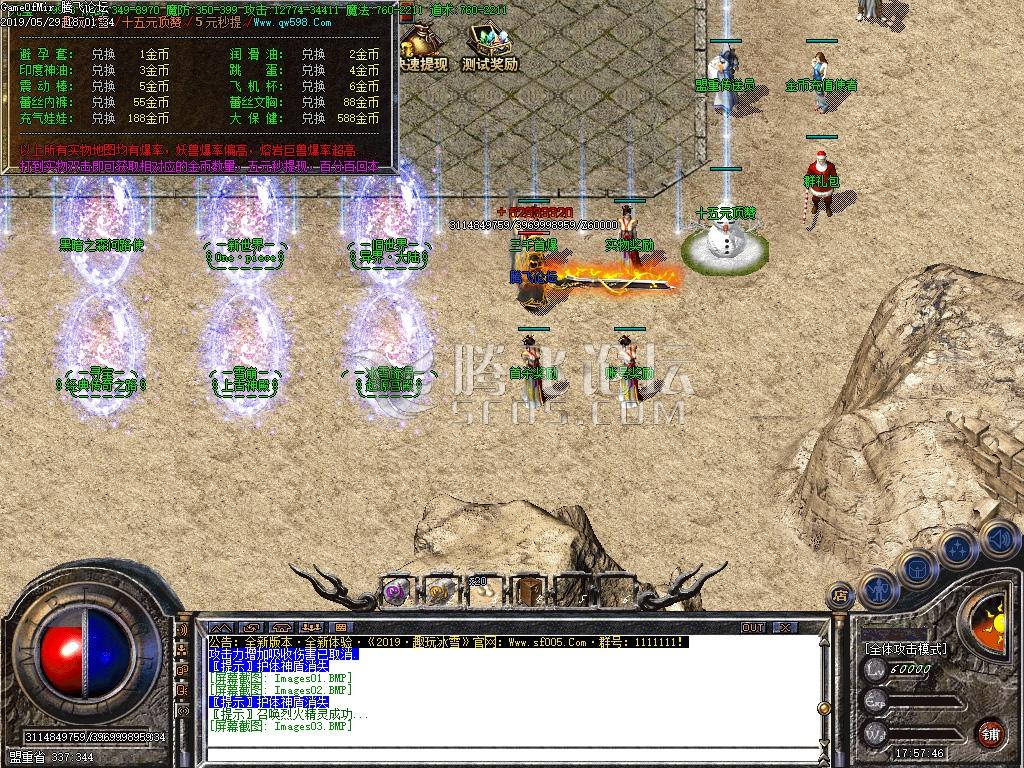
Task: Toggle sound with the speaker button
Action: [997, 539]
